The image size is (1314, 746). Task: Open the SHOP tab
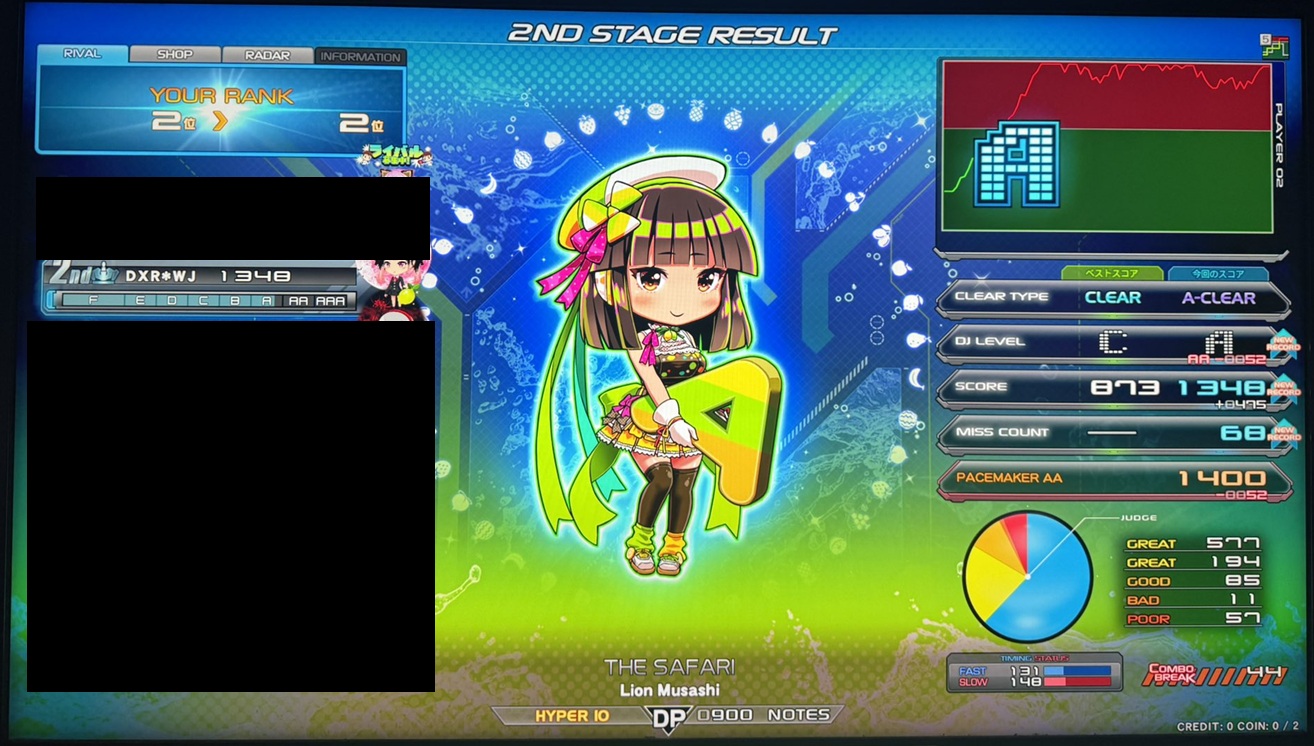175,55
